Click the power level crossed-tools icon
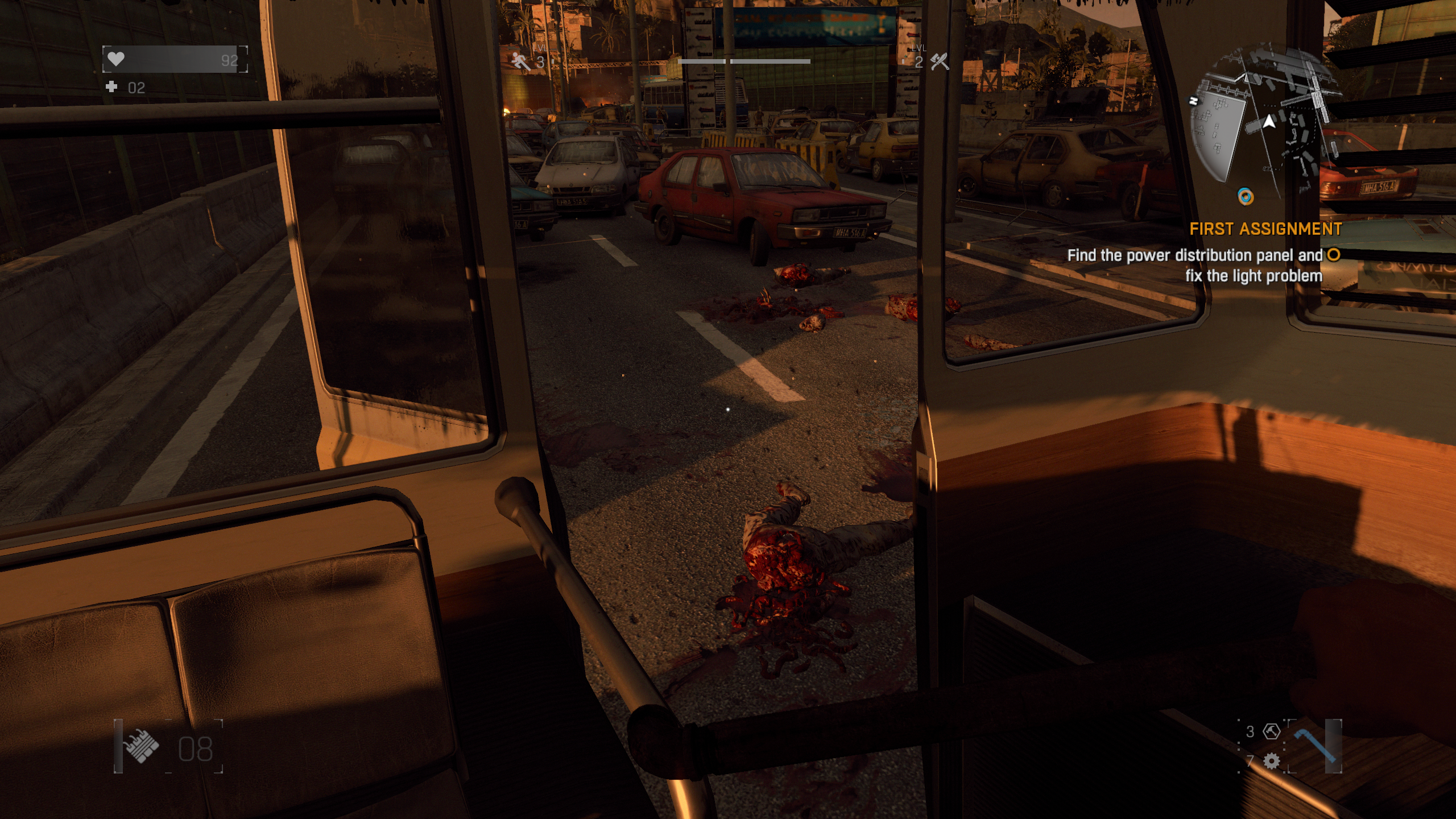The height and width of the screenshot is (819, 1456). tap(940, 61)
